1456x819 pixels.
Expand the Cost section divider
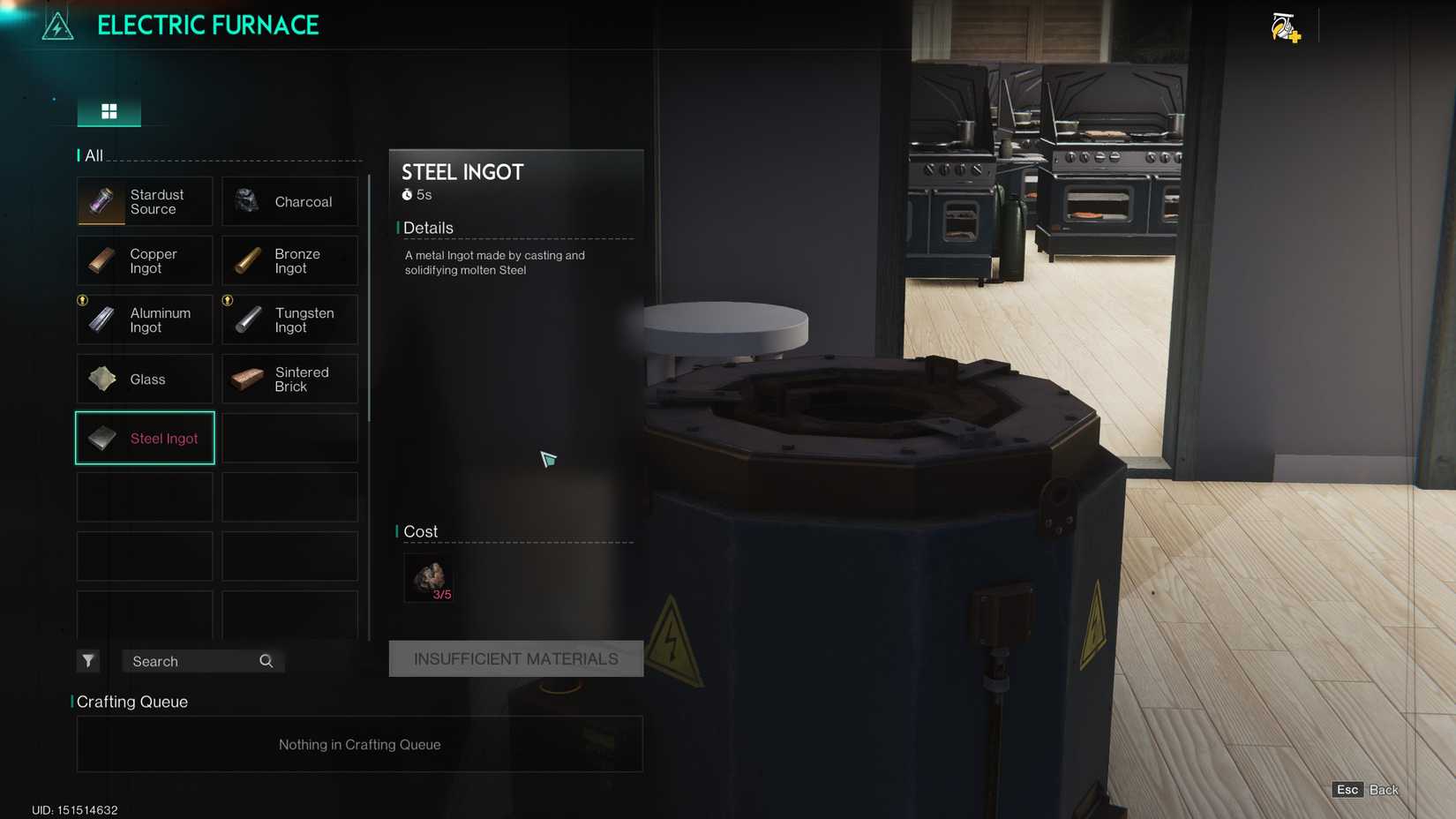pos(419,531)
